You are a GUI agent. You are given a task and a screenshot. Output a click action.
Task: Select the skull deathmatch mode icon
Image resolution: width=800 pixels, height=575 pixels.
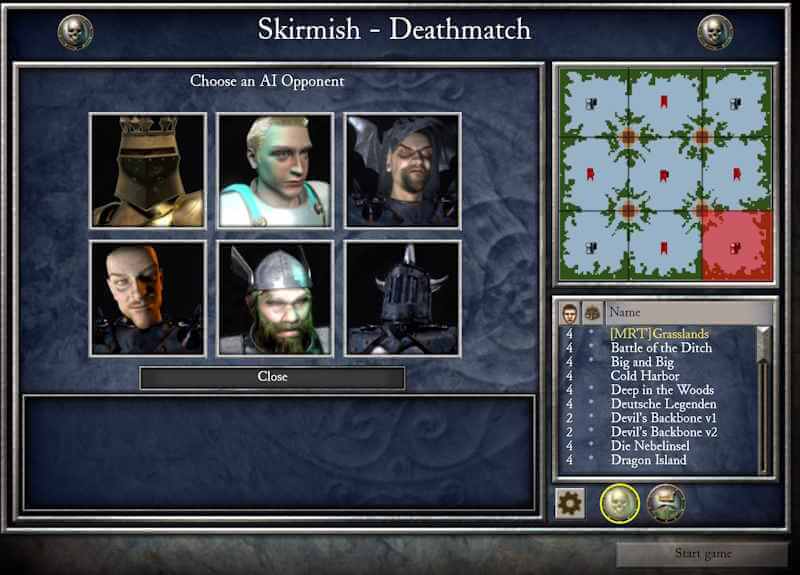pos(620,502)
